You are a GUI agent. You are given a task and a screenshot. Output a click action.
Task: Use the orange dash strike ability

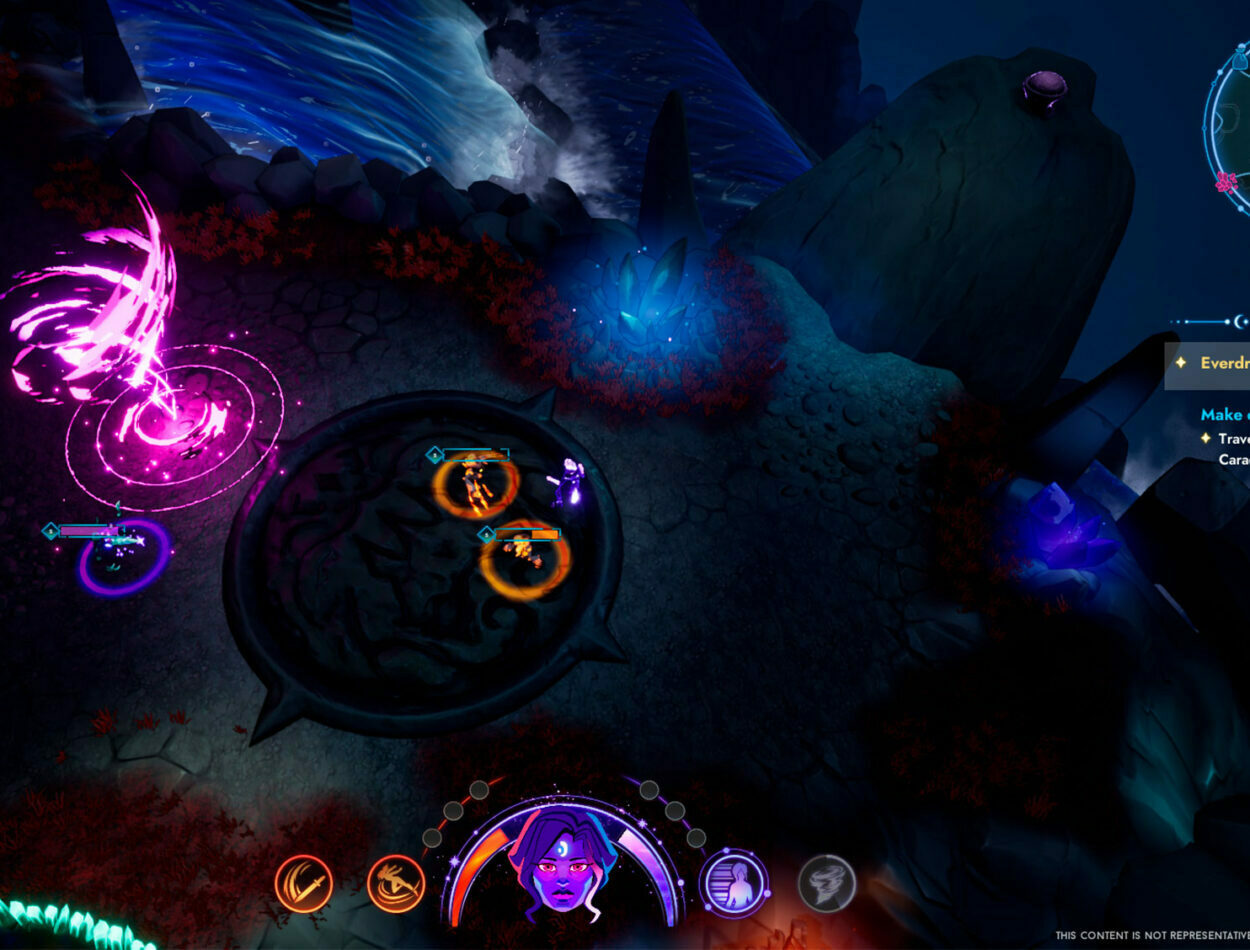[396, 884]
